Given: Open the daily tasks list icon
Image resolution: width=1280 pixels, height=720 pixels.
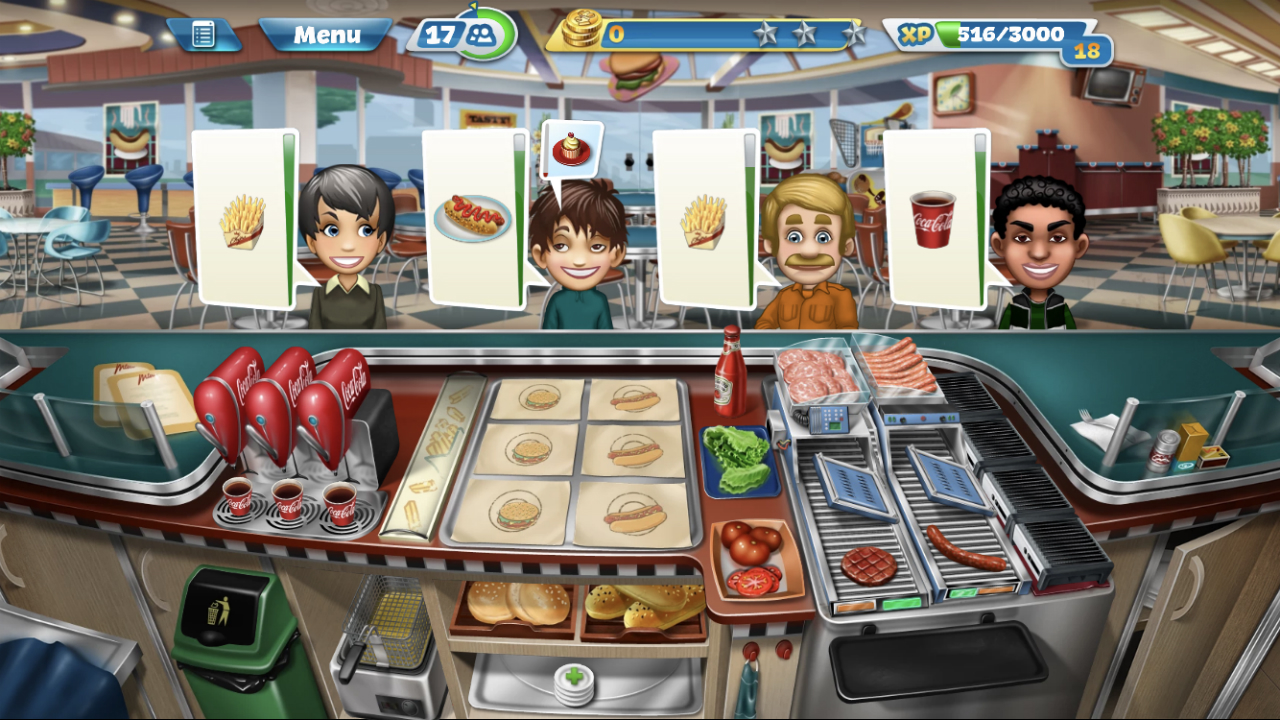Looking at the screenshot, I should [x=204, y=32].
